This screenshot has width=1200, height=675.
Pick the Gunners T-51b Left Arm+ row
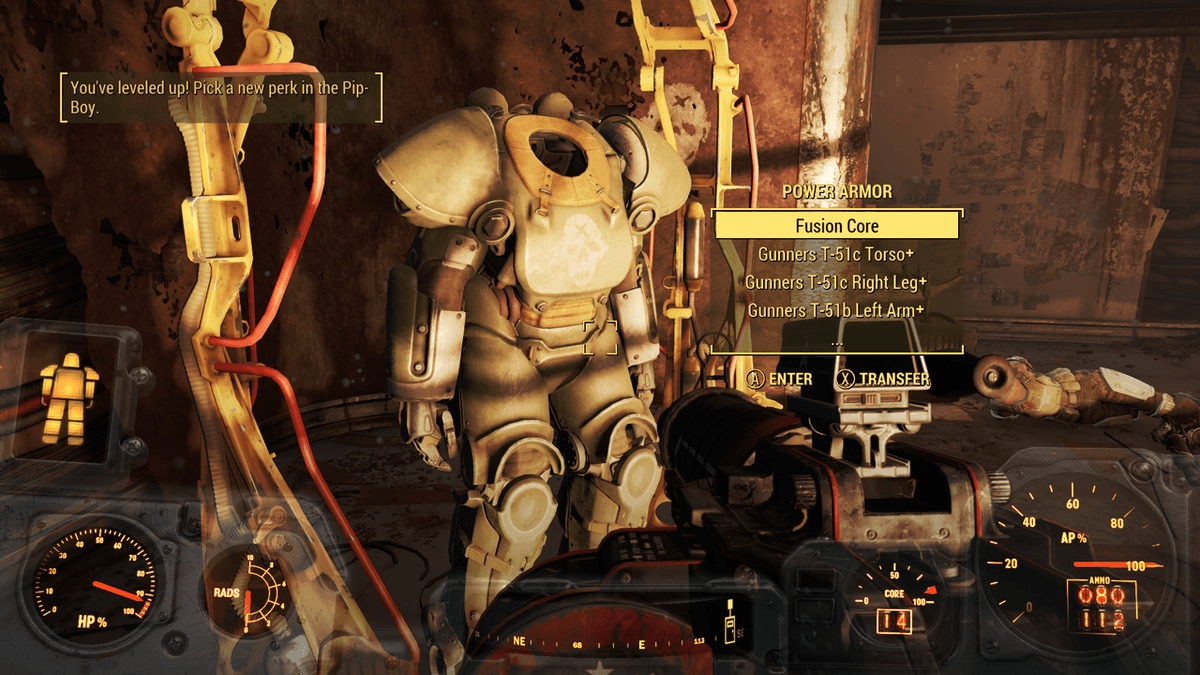point(837,310)
